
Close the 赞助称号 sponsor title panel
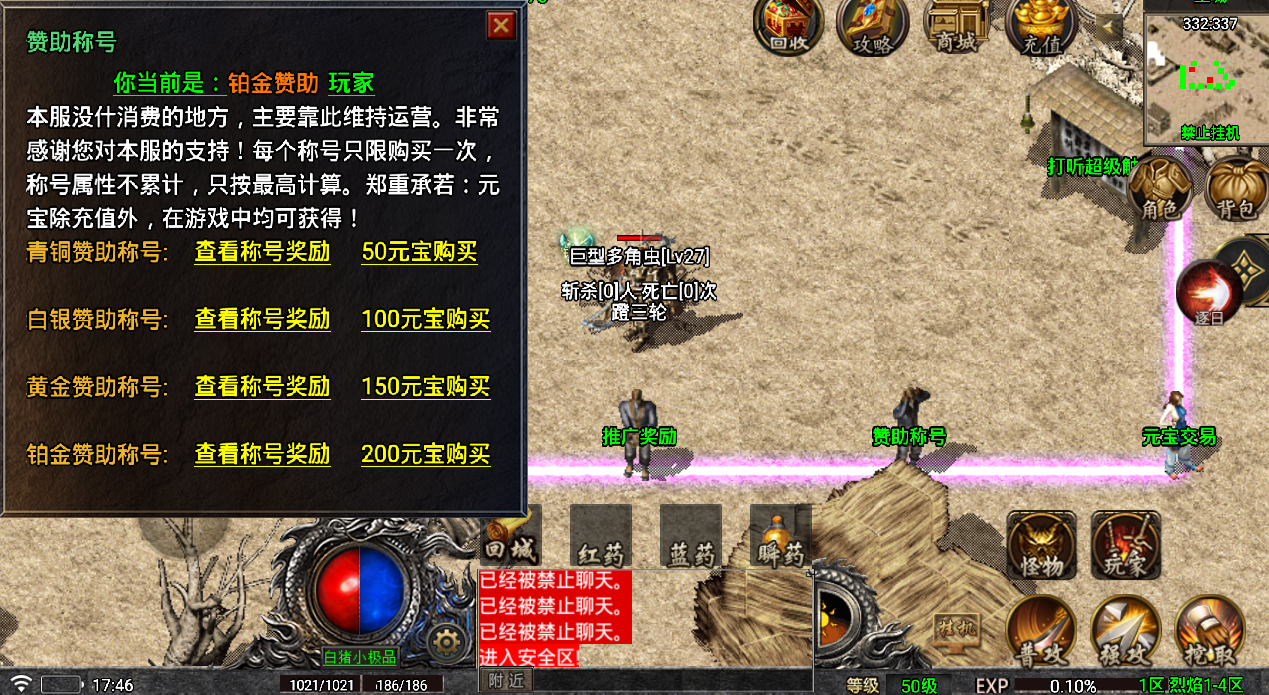(501, 25)
